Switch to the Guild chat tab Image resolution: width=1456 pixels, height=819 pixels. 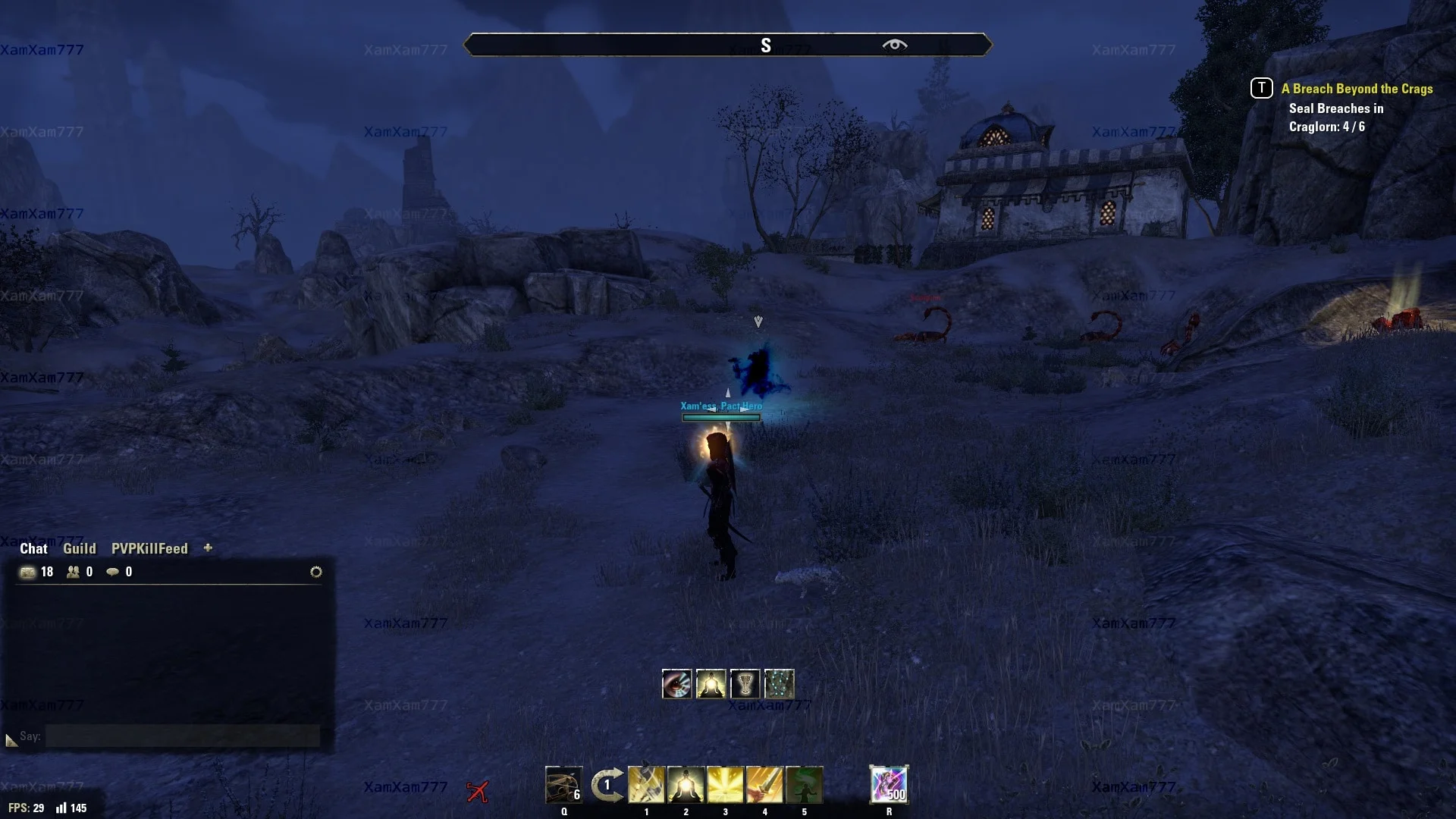79,548
